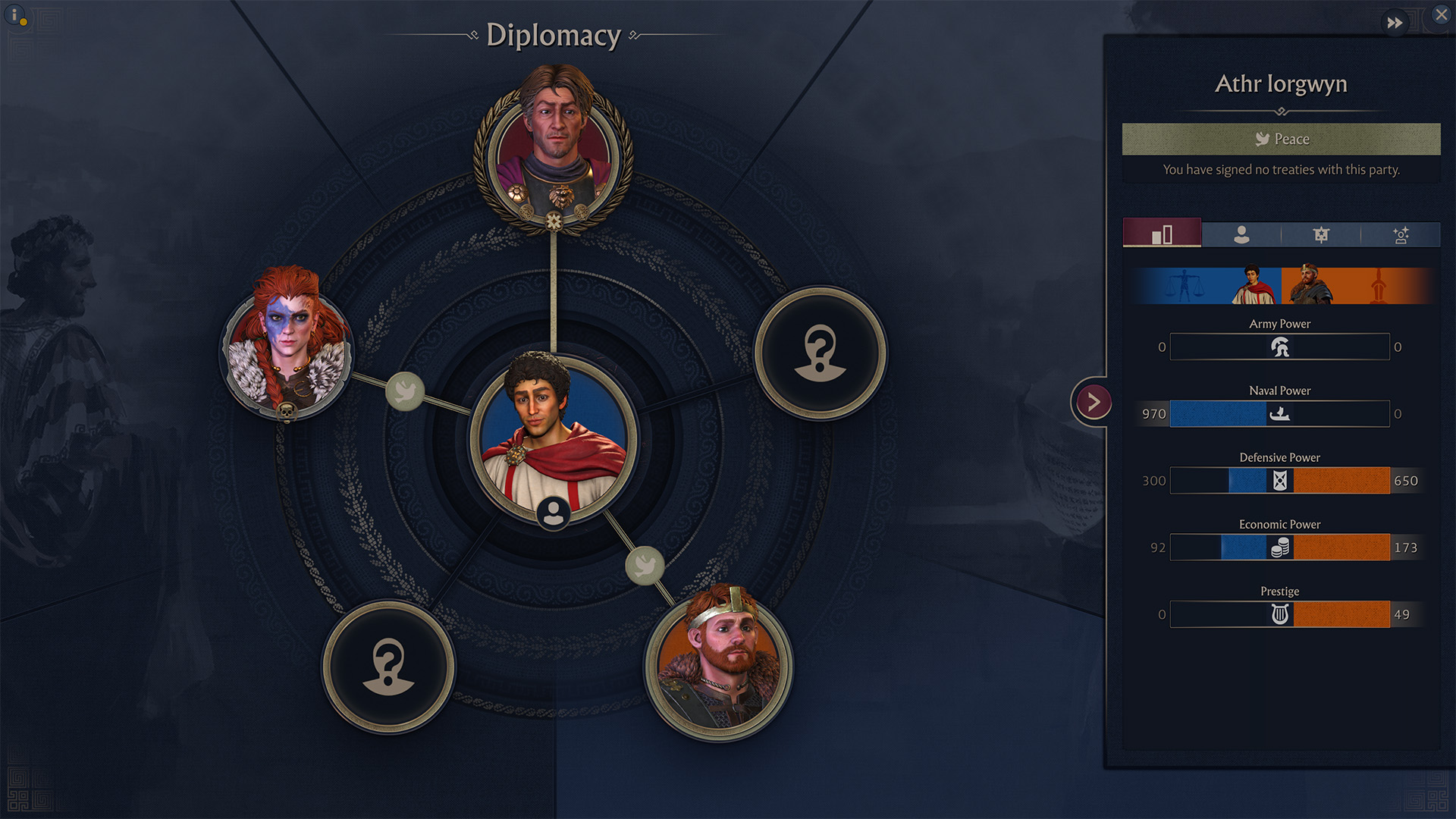Select the player's central red-cloak portrait

pos(554,438)
